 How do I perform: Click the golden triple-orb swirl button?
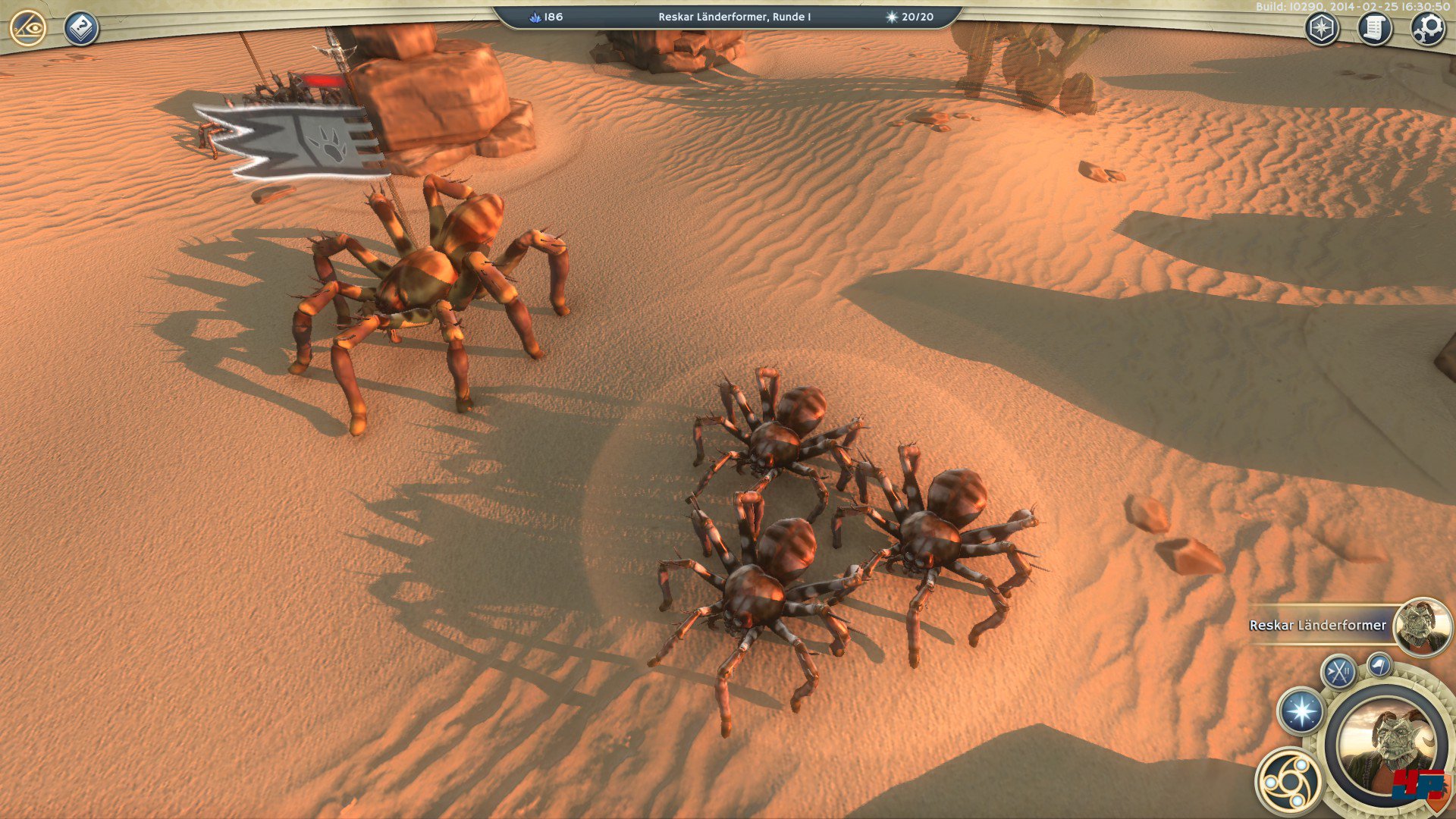[1288, 780]
